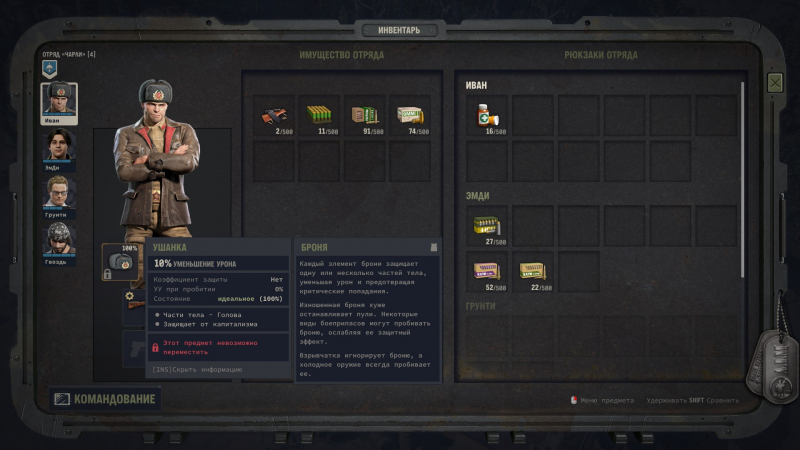This screenshot has height=450, width=800.
Task: Pick the ammo stack of 27 in Эмди's backpack
Action: 487,226
